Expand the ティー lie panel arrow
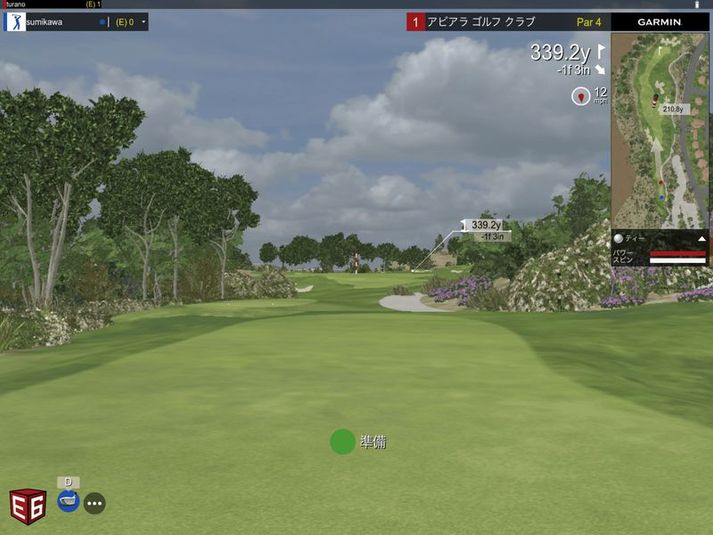This screenshot has height=535, width=713. (x=702, y=239)
